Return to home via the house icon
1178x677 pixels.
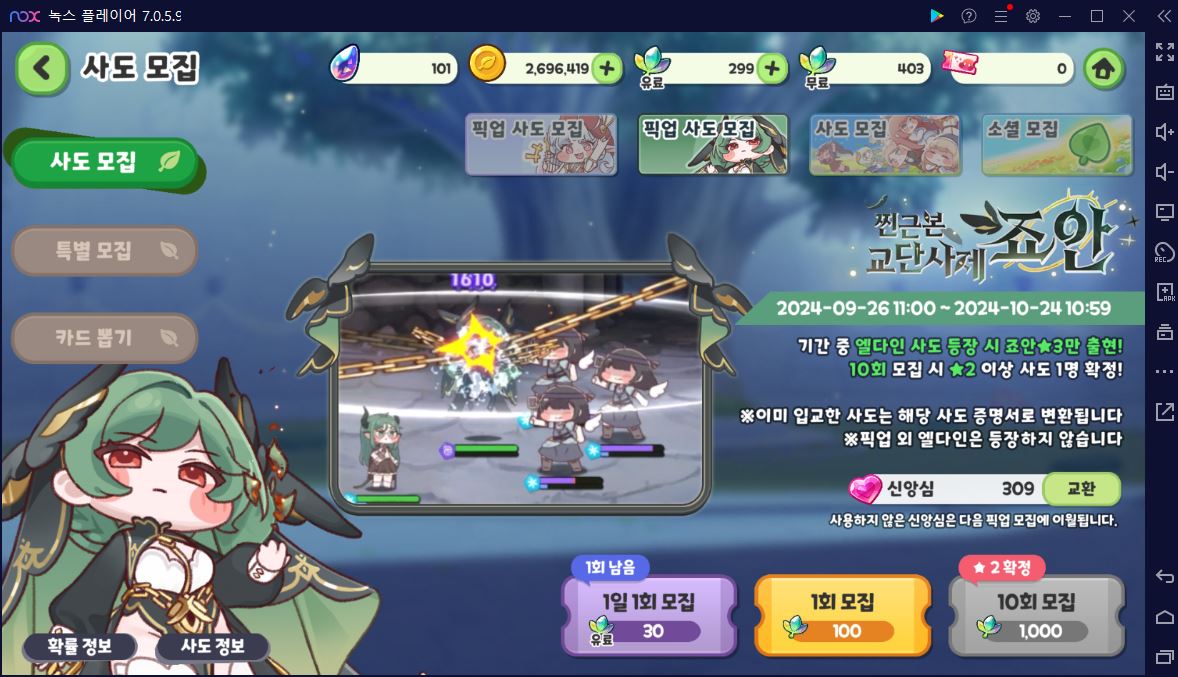[1102, 69]
